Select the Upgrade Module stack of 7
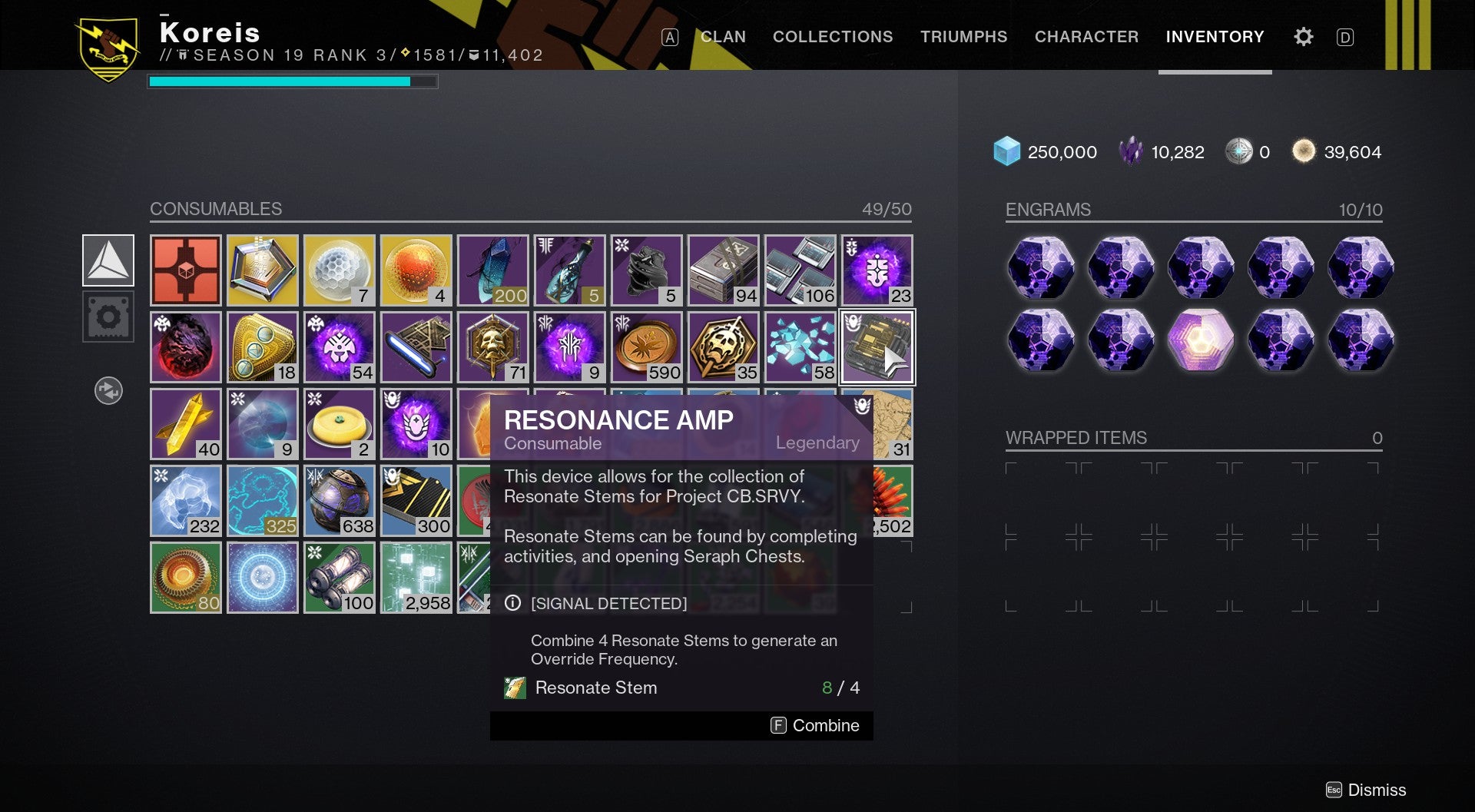This screenshot has width=1475, height=812. point(339,270)
